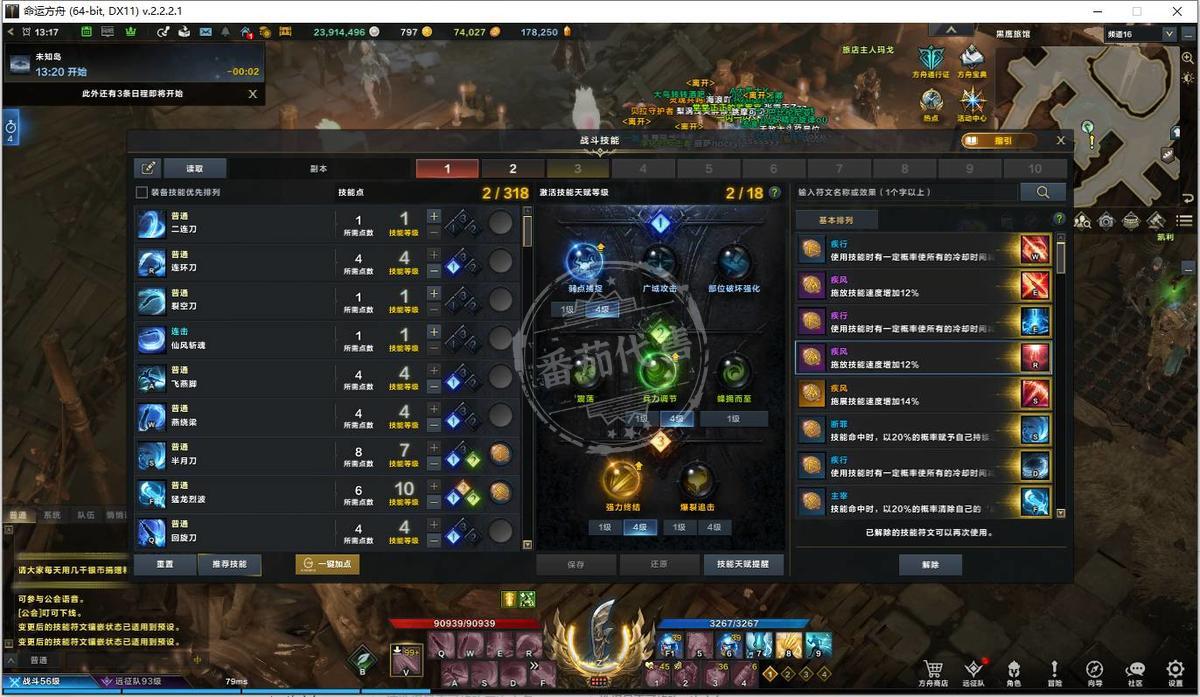Switch to skill preset tab 2
Viewport: 1200px width, 697px height.
pyautogui.click(x=513, y=169)
